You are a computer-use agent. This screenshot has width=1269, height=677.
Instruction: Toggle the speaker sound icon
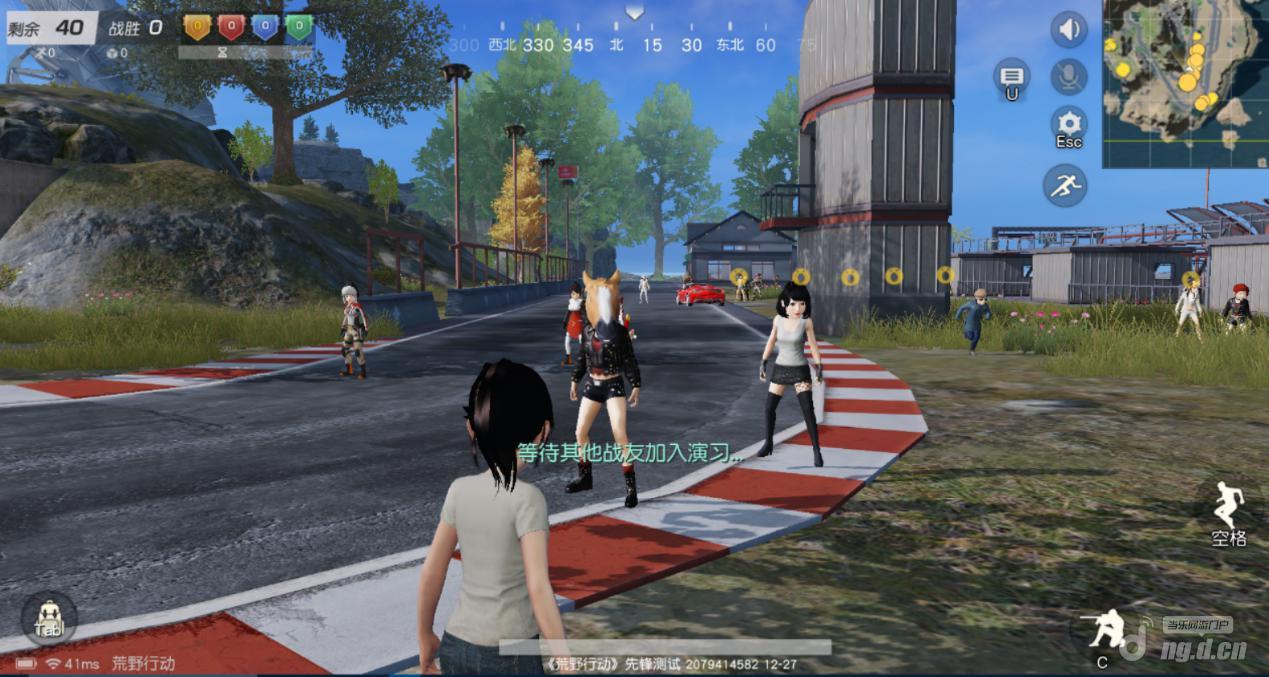click(1068, 29)
